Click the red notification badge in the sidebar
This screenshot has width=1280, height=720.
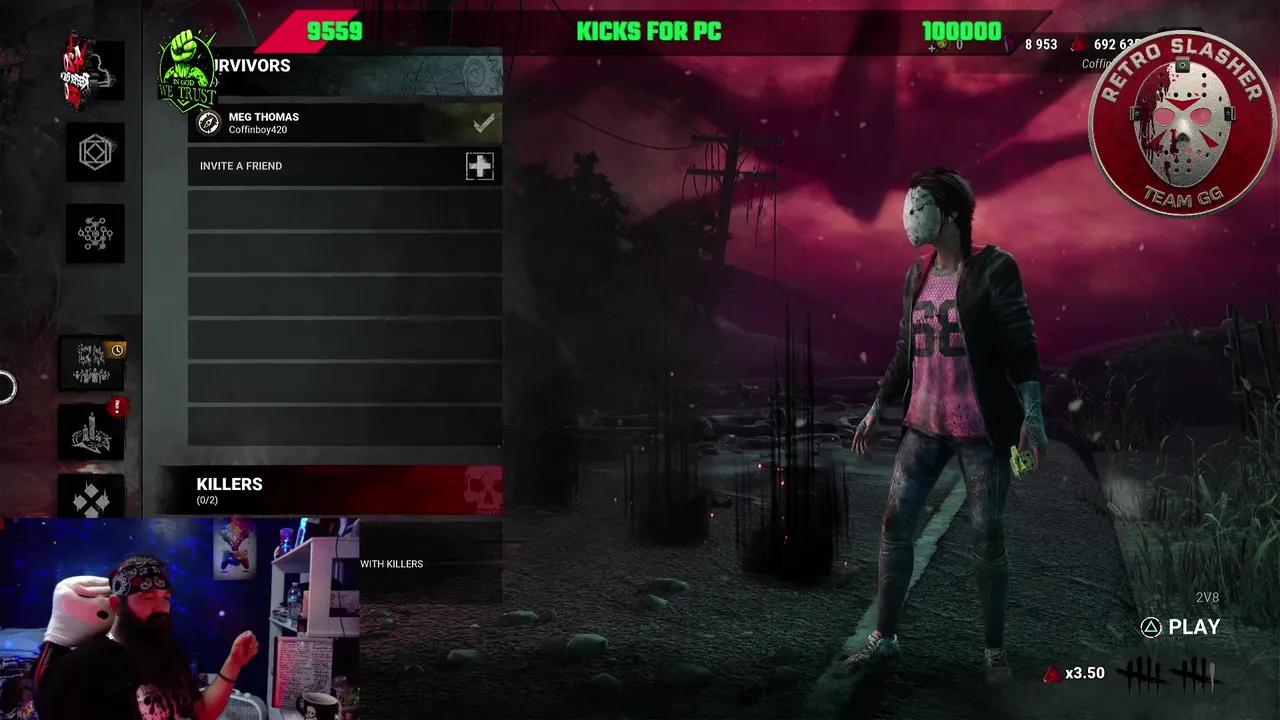pyautogui.click(x=117, y=406)
